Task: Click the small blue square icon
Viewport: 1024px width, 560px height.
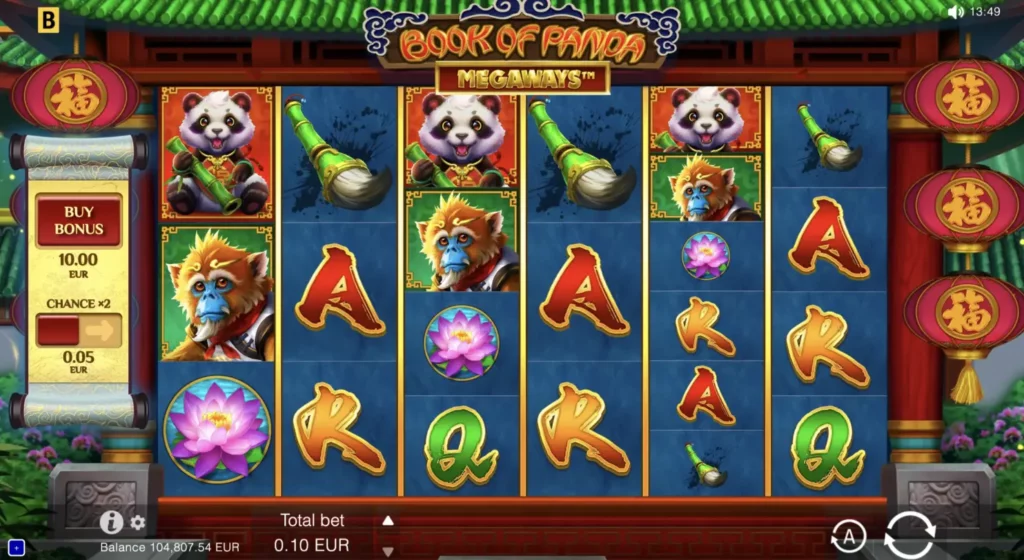Action: pos(15,547)
